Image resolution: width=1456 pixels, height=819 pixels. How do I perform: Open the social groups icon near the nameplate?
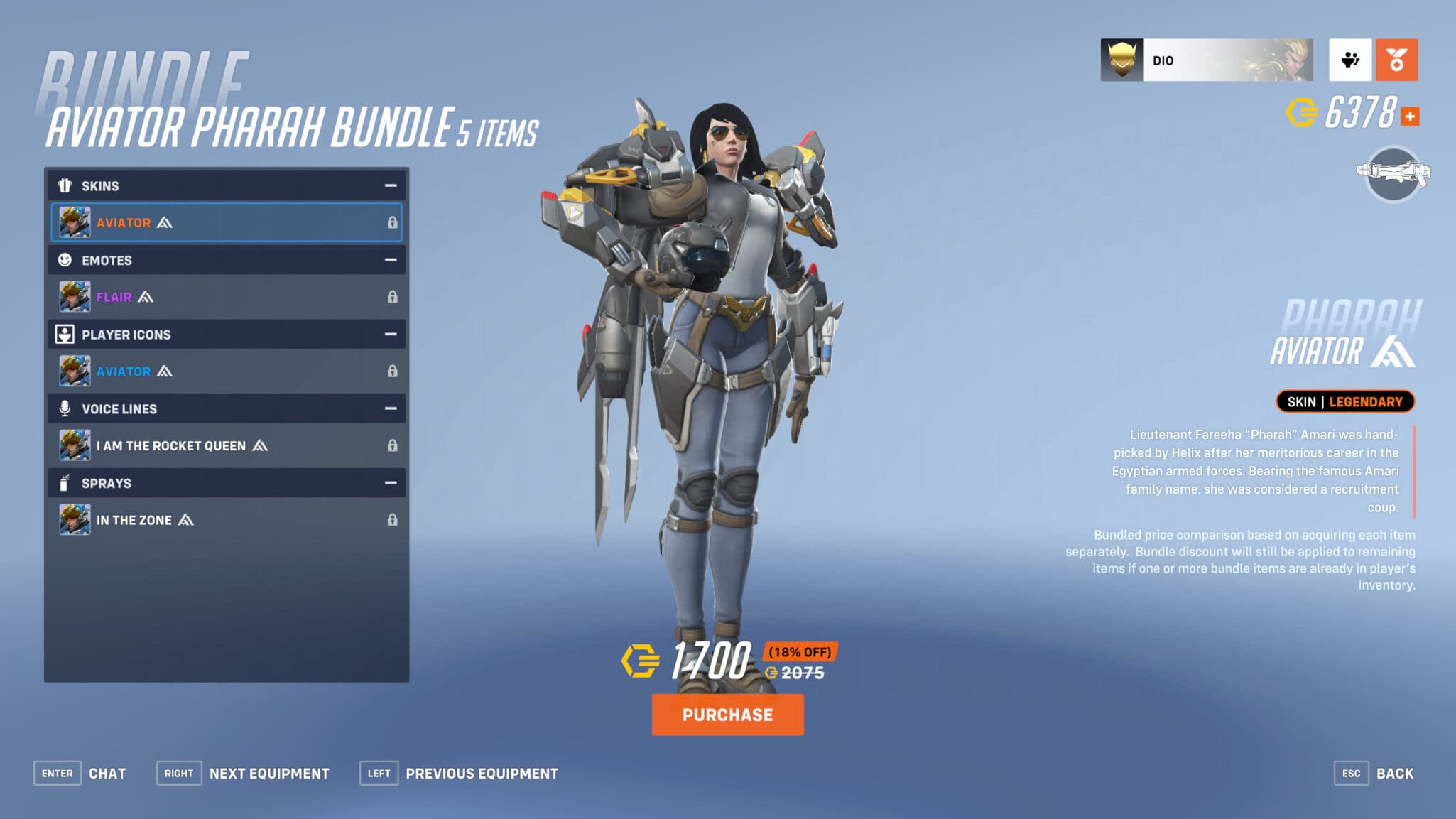coord(1350,61)
